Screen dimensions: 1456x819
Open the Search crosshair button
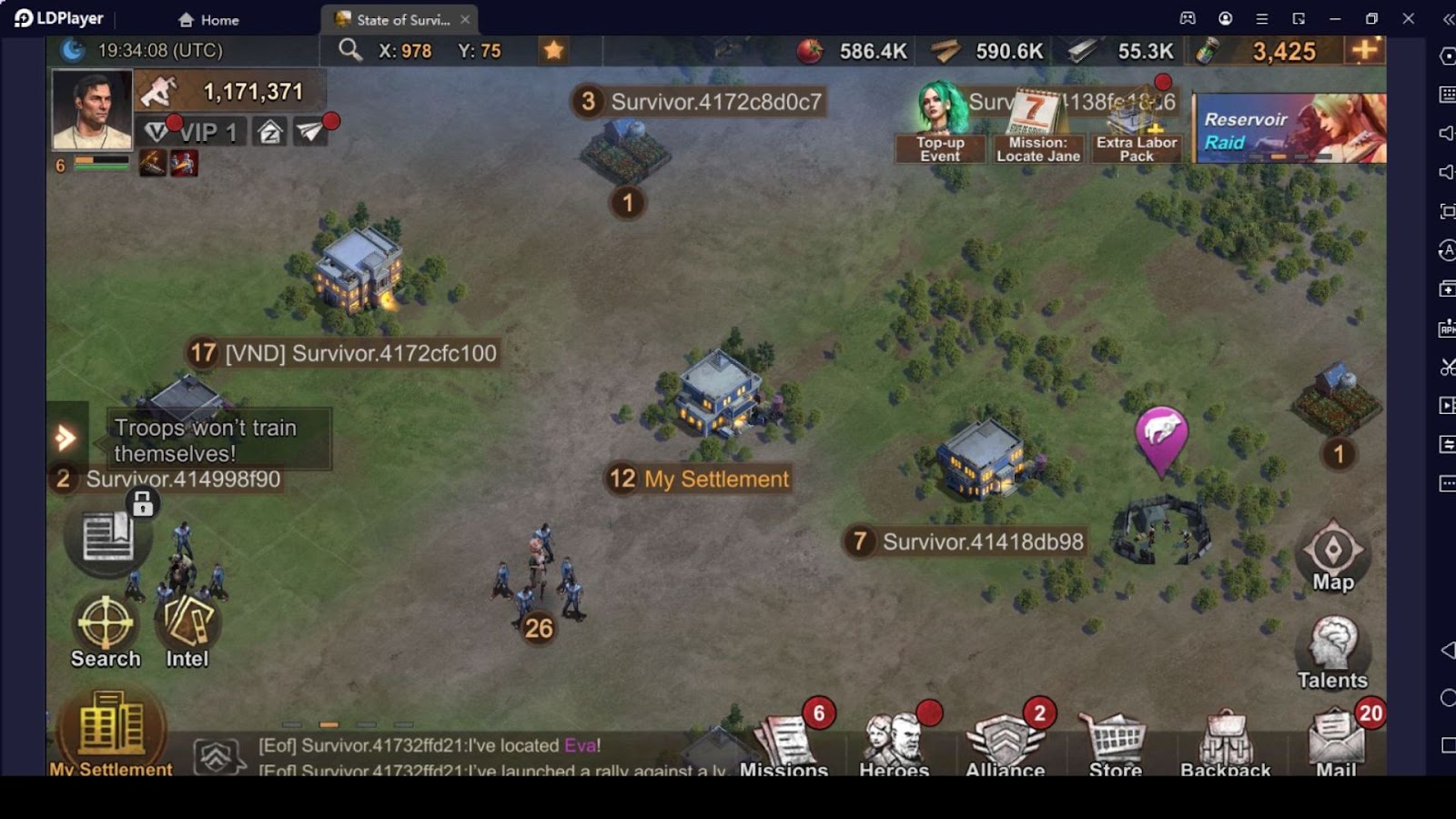(106, 627)
